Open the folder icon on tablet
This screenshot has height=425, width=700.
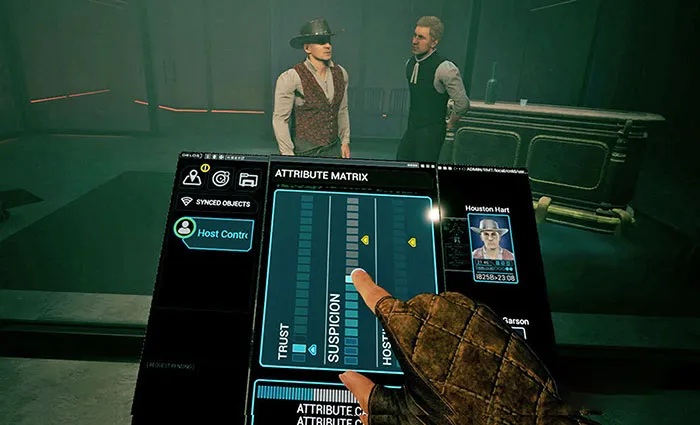click(248, 179)
